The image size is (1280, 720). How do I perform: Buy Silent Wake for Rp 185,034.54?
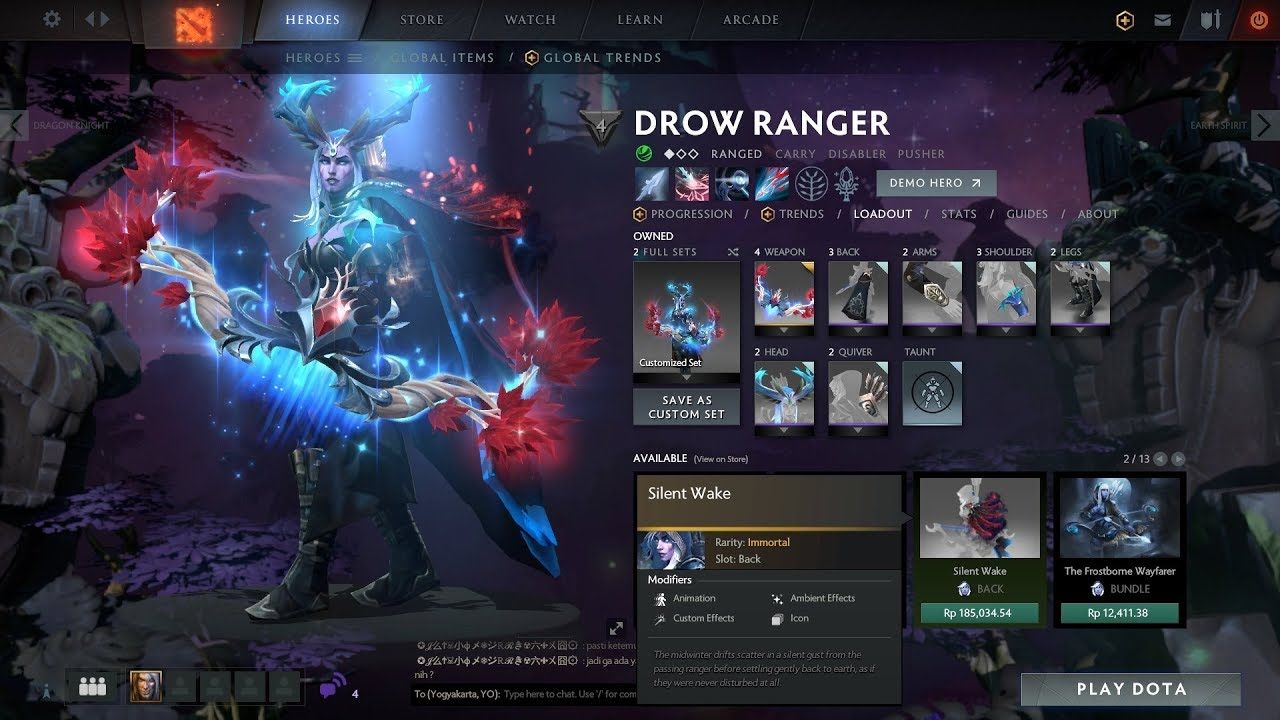tap(979, 613)
